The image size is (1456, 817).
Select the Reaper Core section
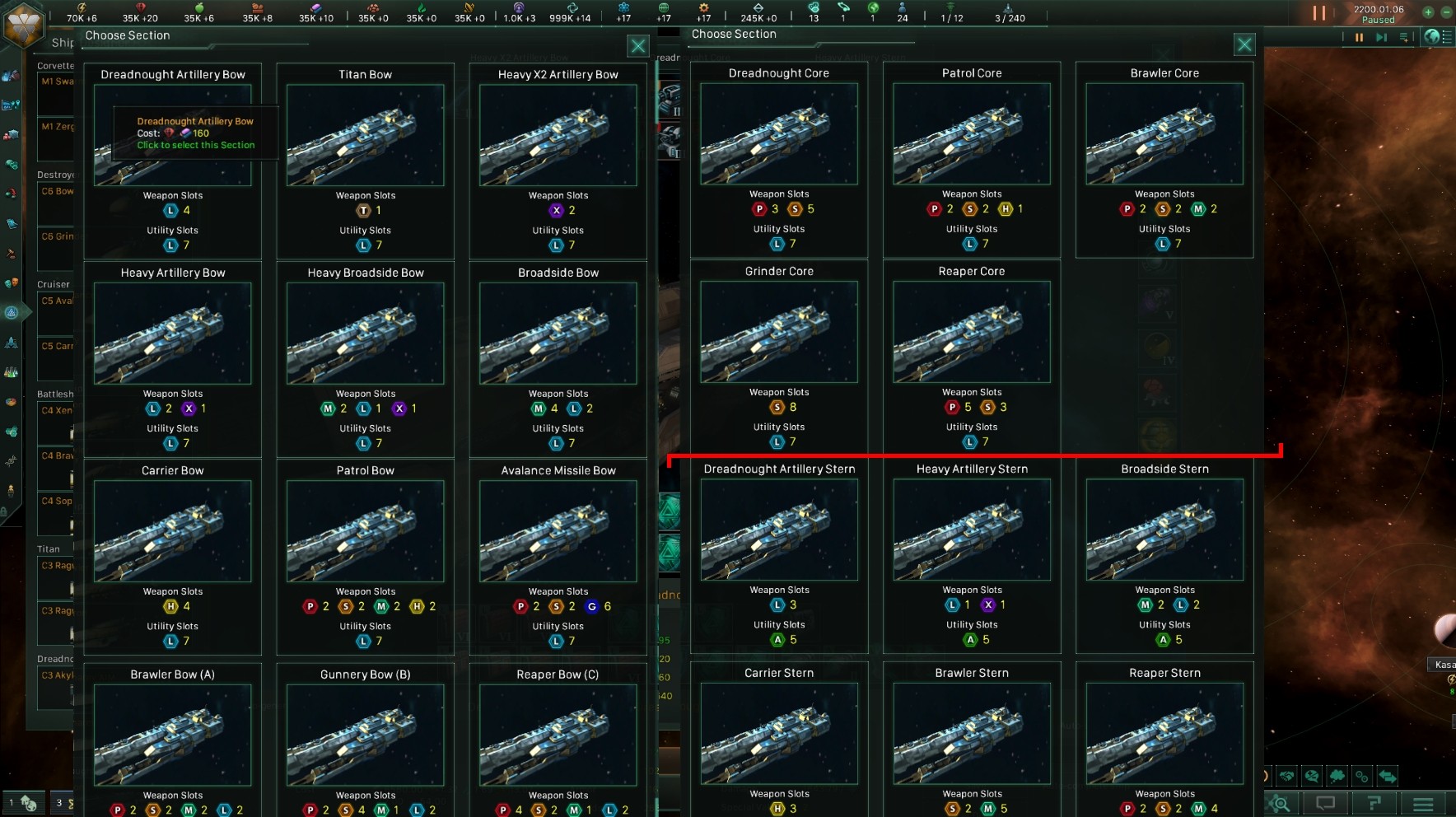coord(972,333)
